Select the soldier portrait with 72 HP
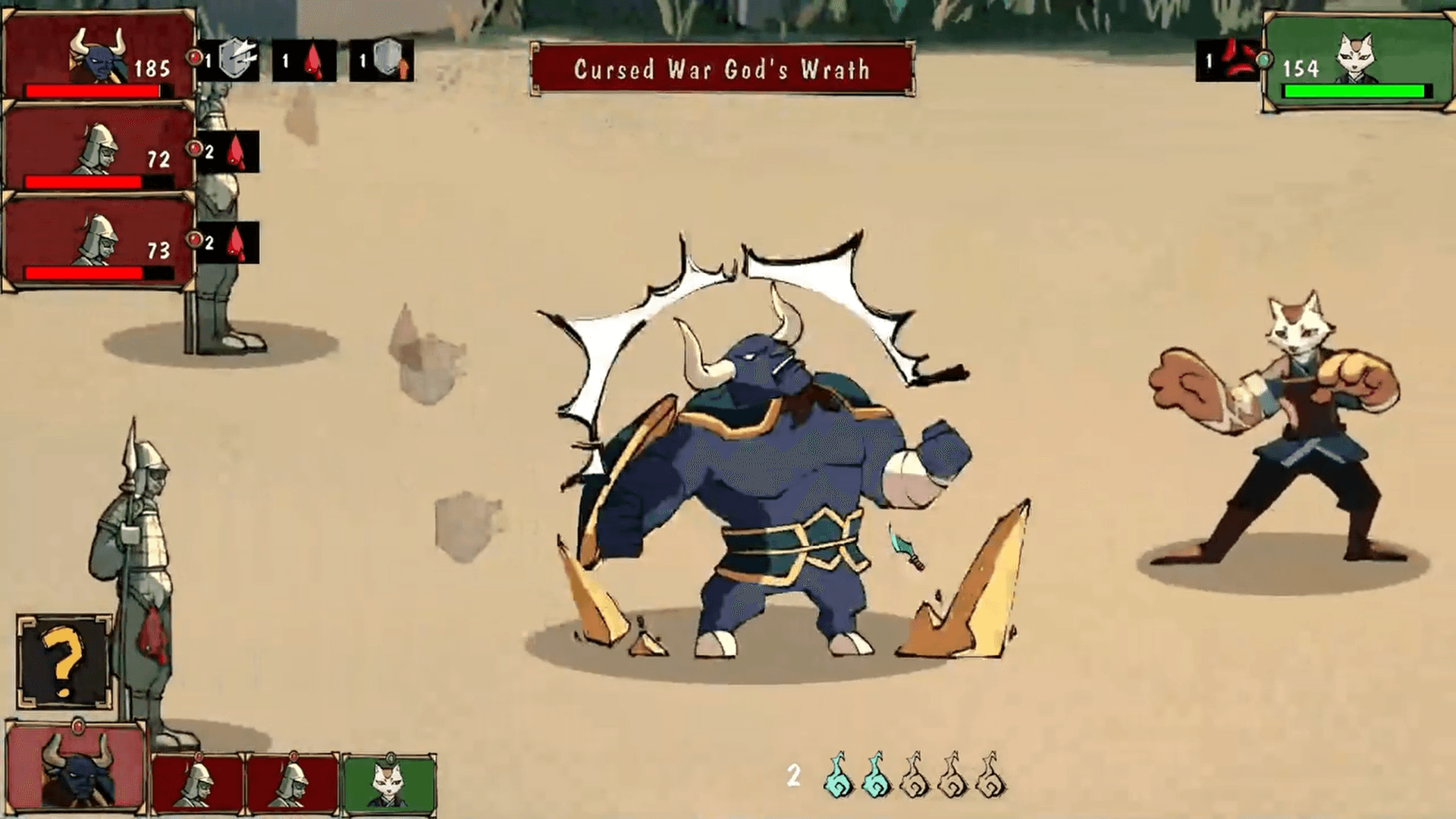This screenshot has height=819, width=1456. (x=99, y=147)
